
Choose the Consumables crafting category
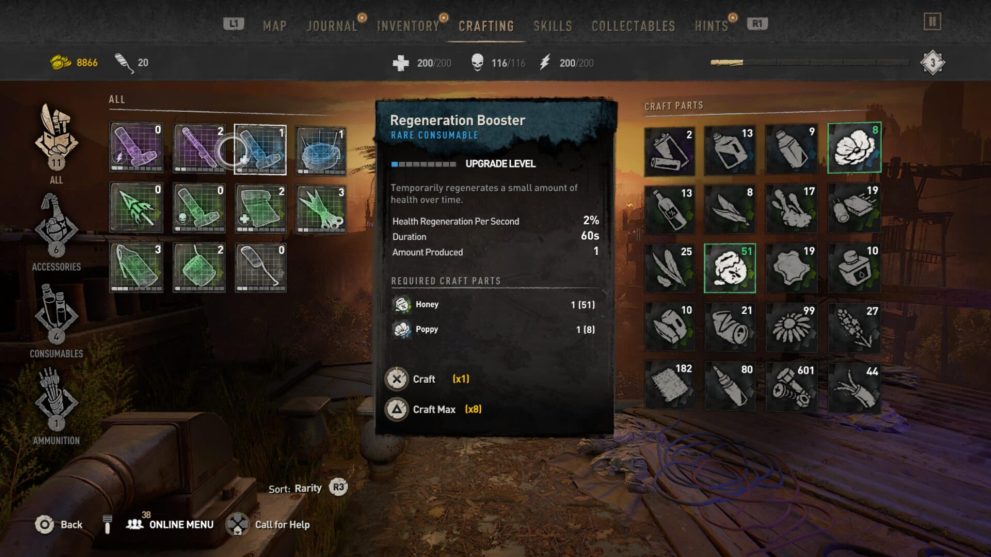[56, 318]
